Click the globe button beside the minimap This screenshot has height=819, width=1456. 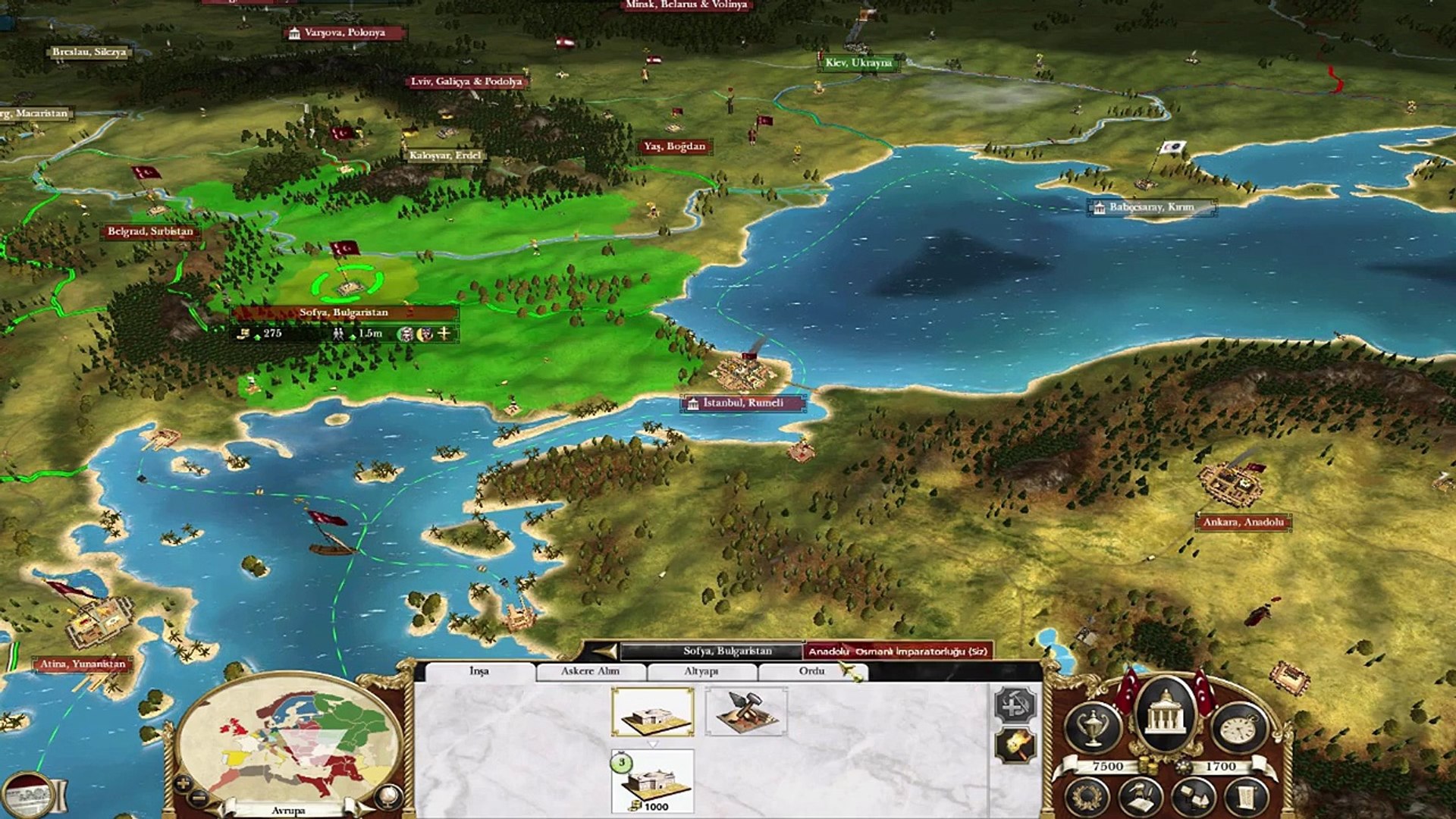[388, 795]
